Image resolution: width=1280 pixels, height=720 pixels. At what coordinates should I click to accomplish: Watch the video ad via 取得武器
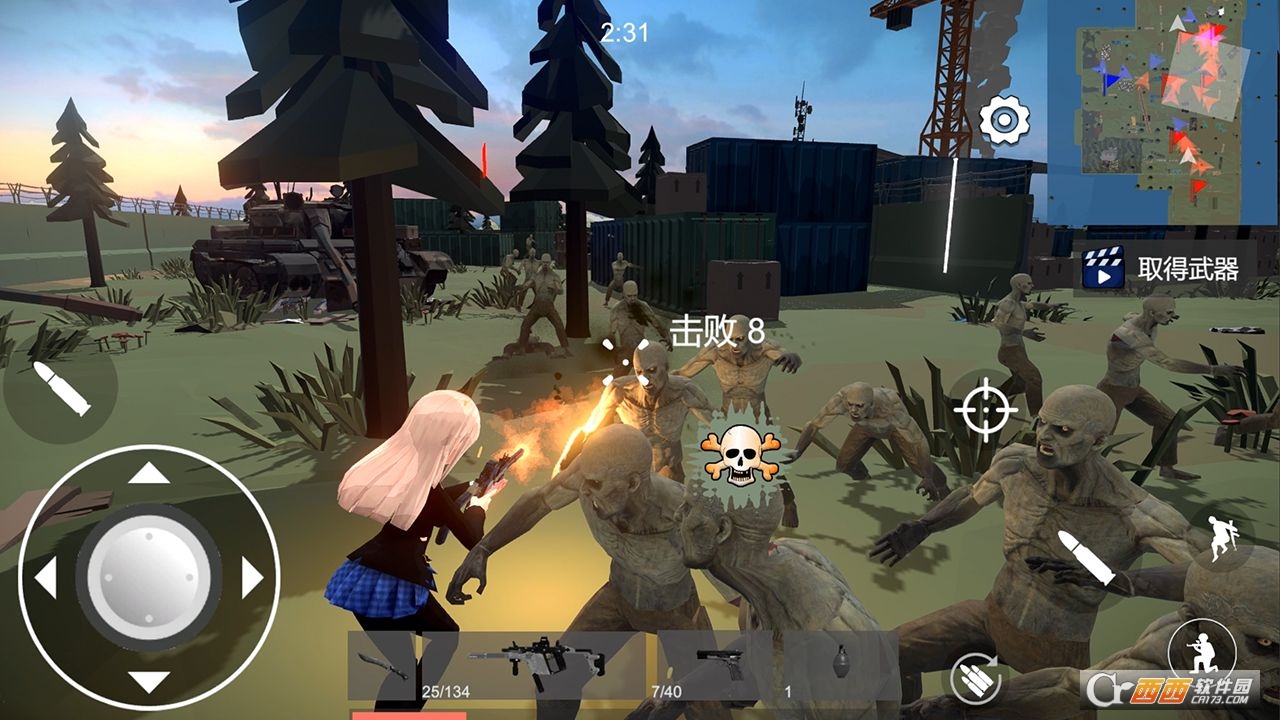1165,268
